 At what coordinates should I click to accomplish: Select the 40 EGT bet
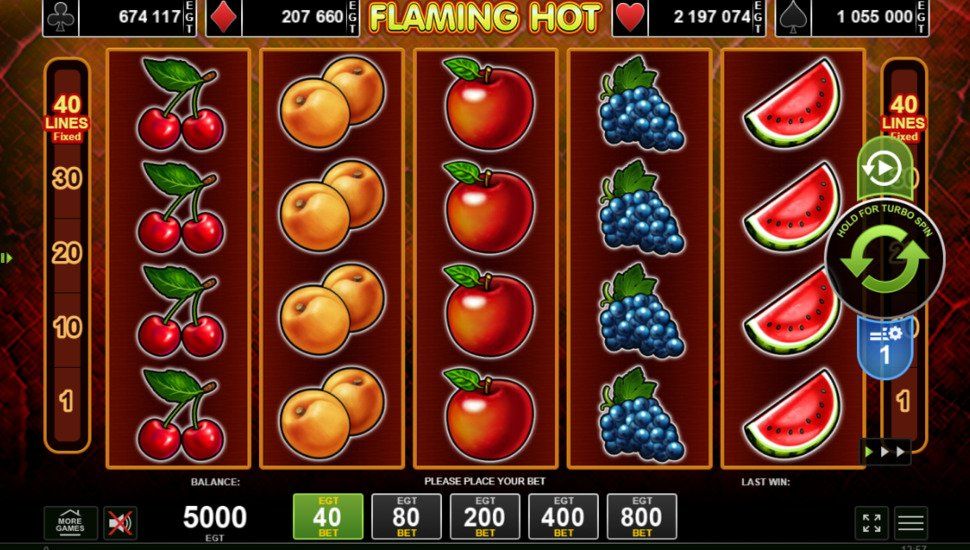point(327,516)
